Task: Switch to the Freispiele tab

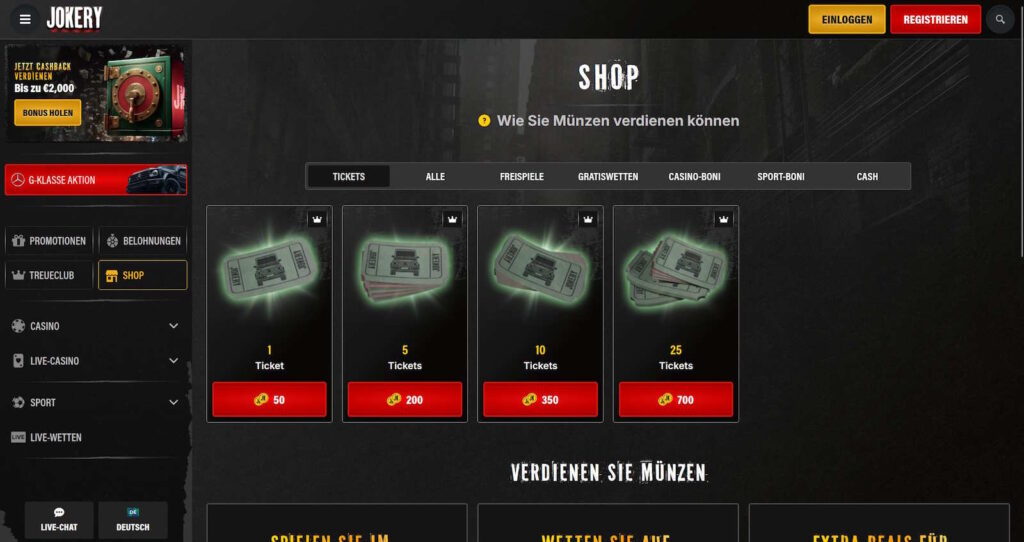Action: pos(521,177)
